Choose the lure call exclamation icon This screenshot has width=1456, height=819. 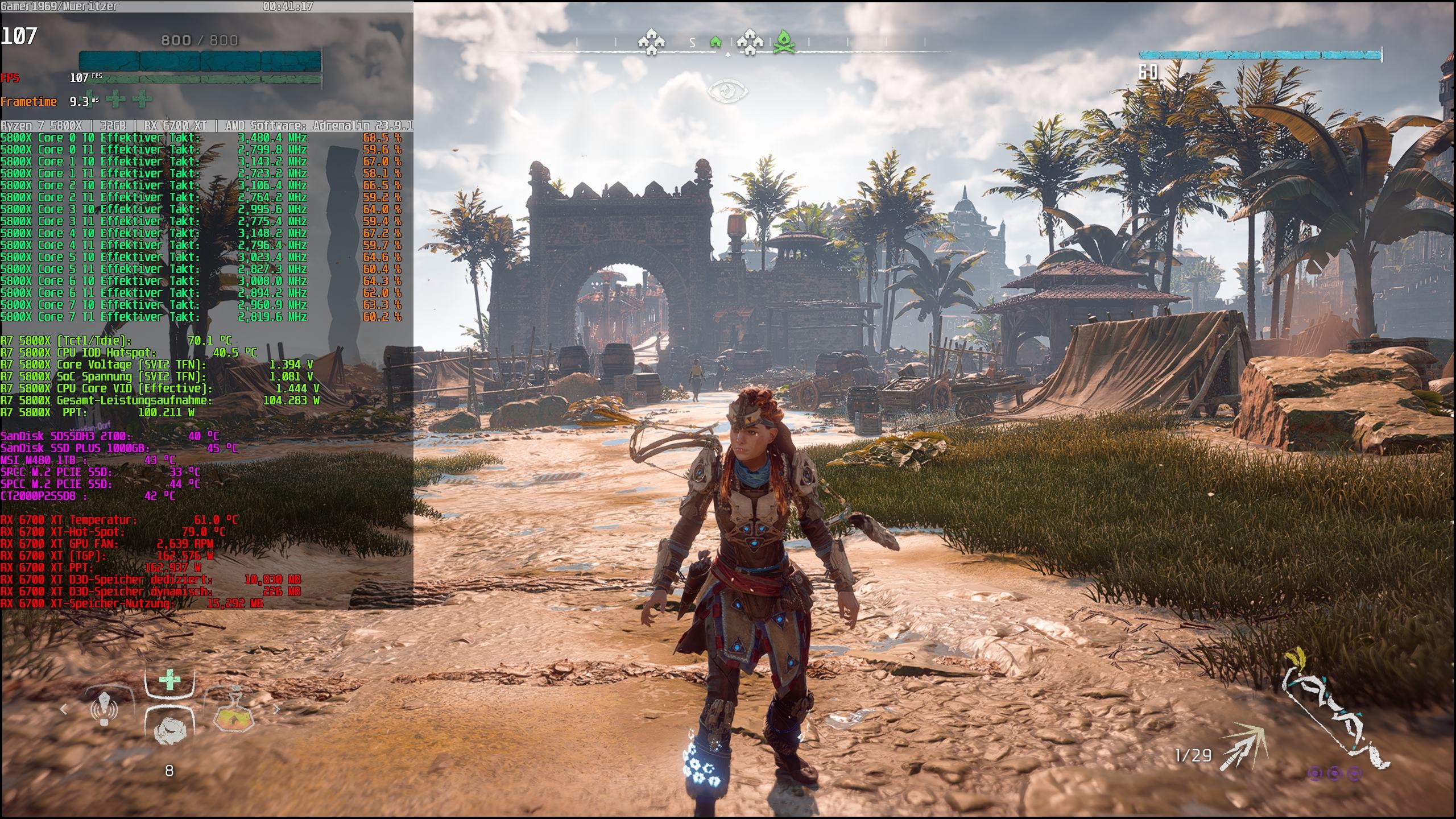[x=105, y=709]
